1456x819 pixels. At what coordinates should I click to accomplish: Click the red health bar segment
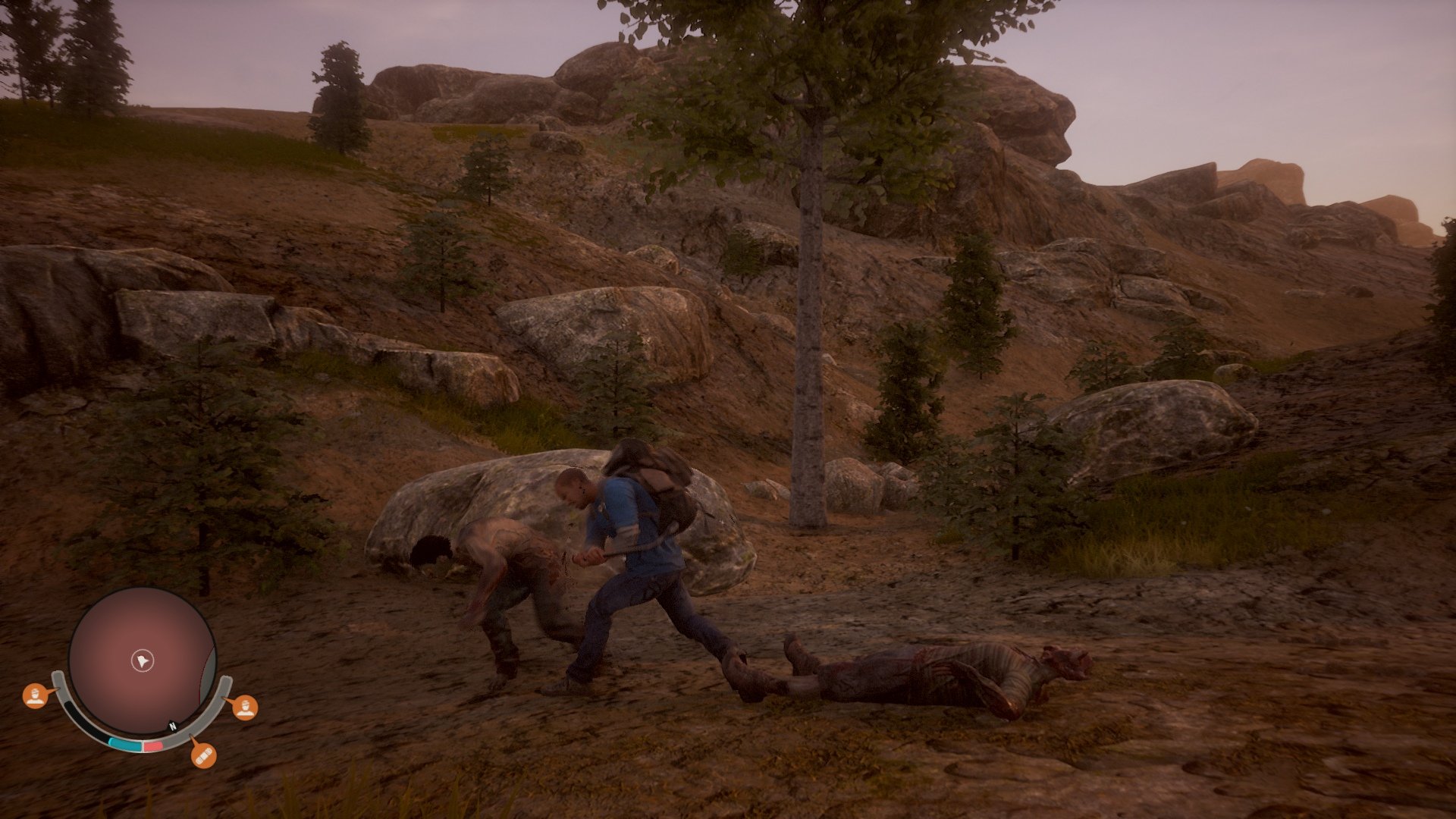(152, 746)
